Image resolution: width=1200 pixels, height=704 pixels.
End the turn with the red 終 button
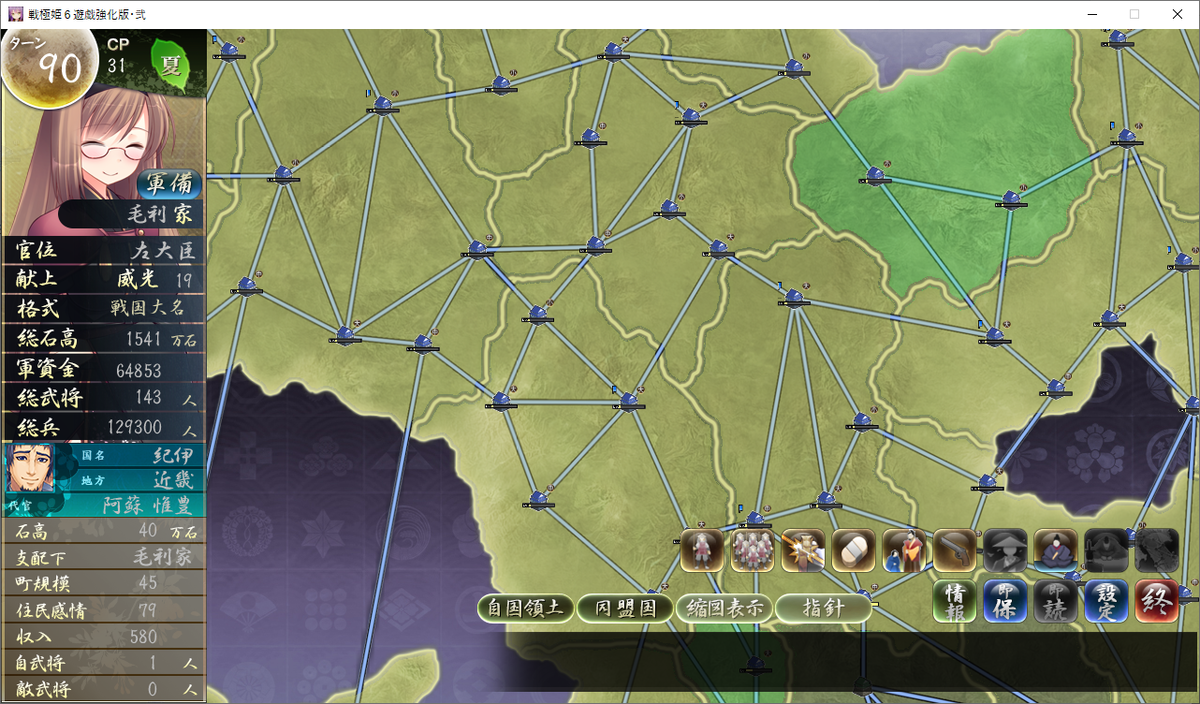tap(1156, 603)
